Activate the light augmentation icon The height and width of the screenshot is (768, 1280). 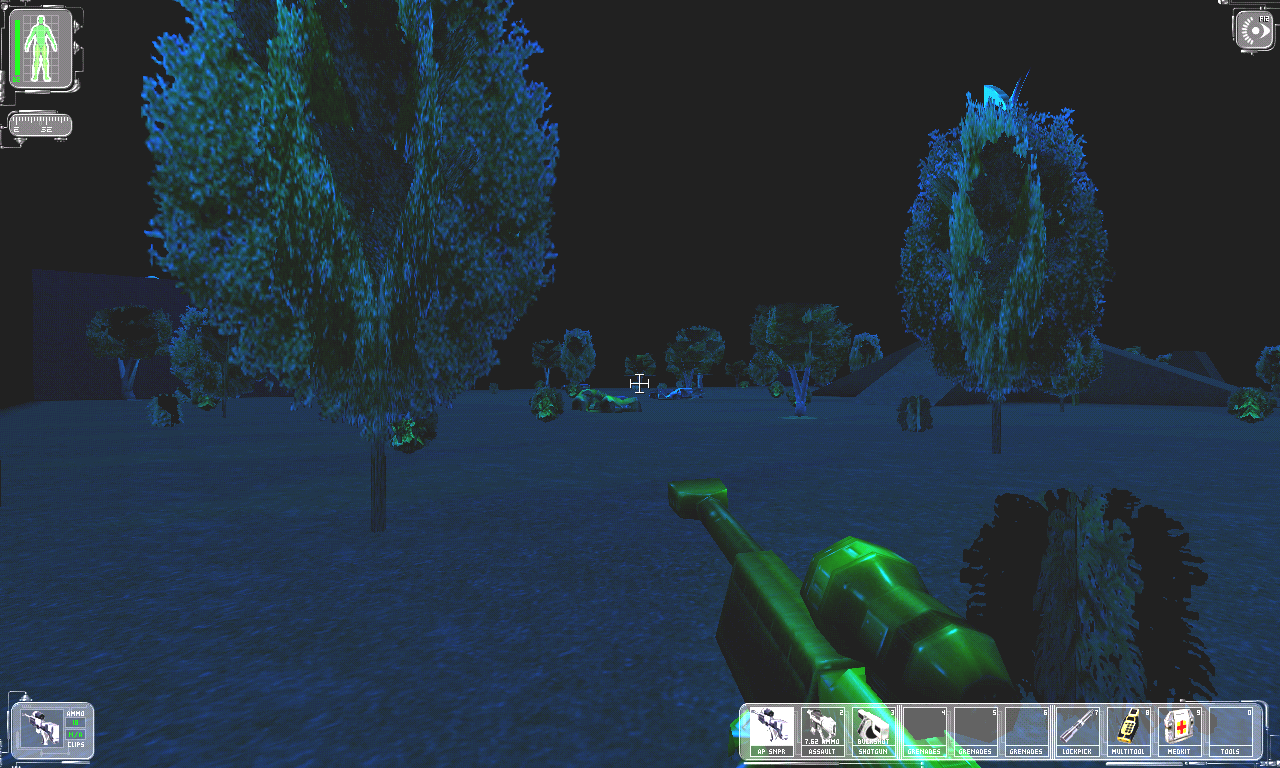1253,29
